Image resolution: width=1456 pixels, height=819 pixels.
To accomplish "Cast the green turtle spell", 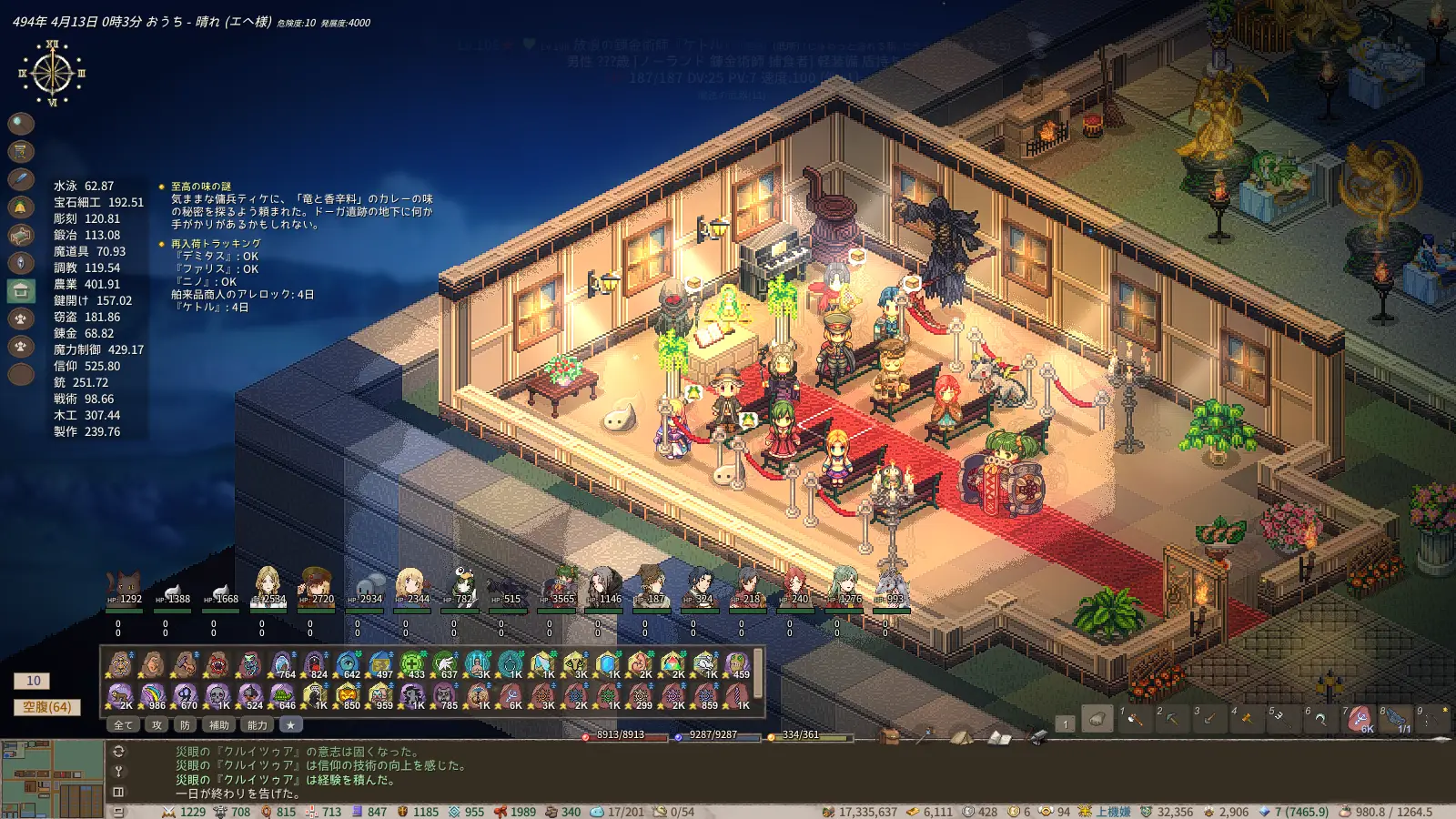I will click(282, 696).
